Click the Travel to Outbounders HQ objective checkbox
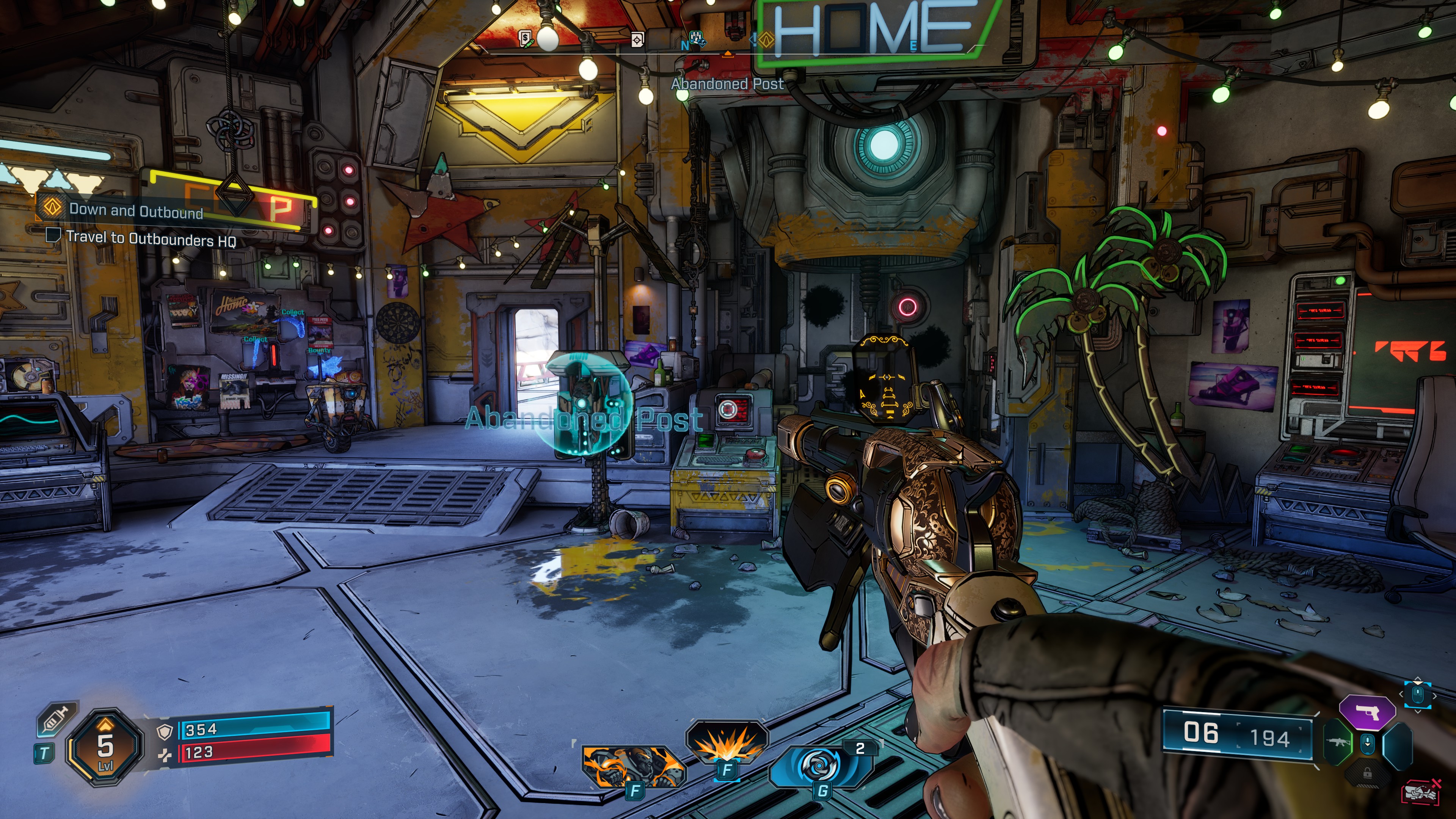Image resolution: width=1456 pixels, height=819 pixels. [53, 235]
